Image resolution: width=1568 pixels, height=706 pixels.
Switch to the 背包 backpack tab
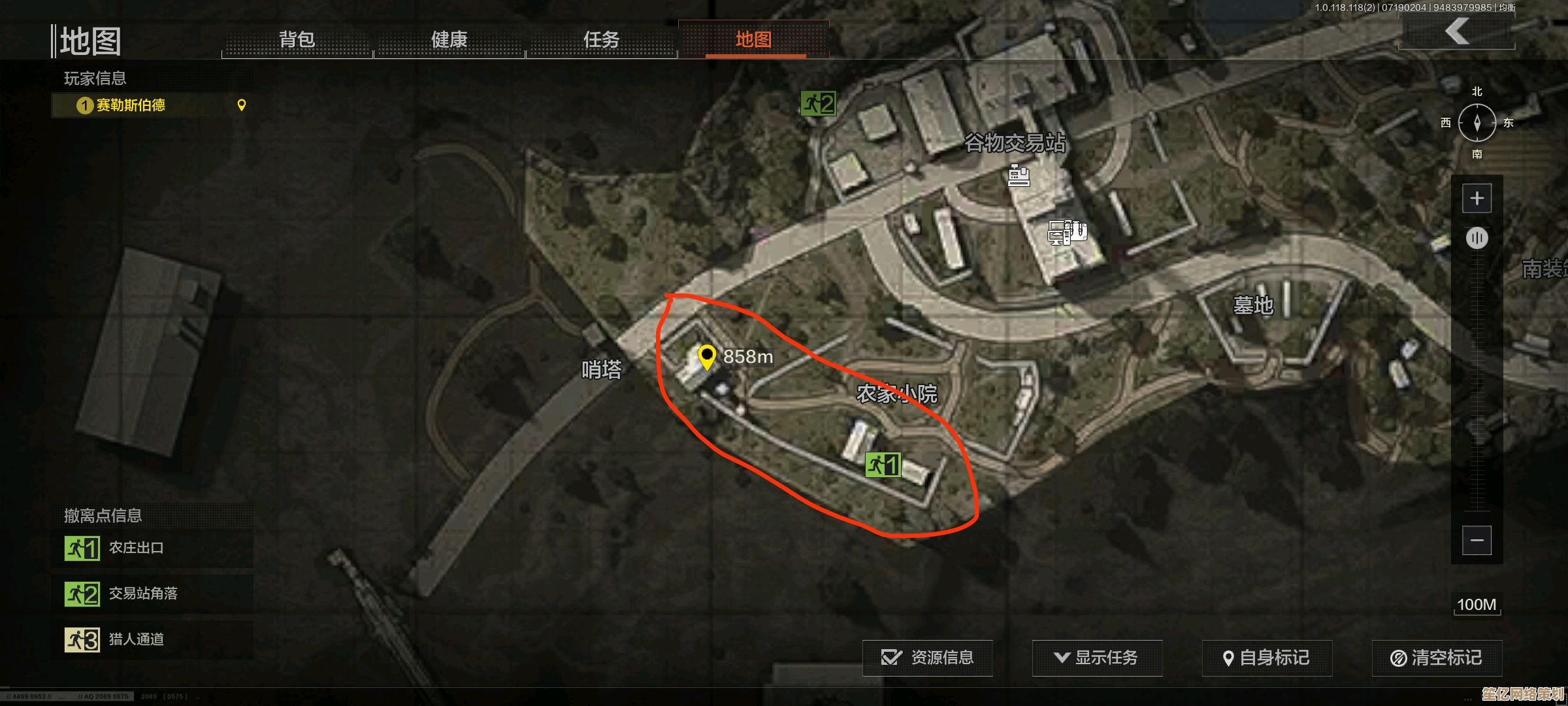pyautogui.click(x=297, y=40)
